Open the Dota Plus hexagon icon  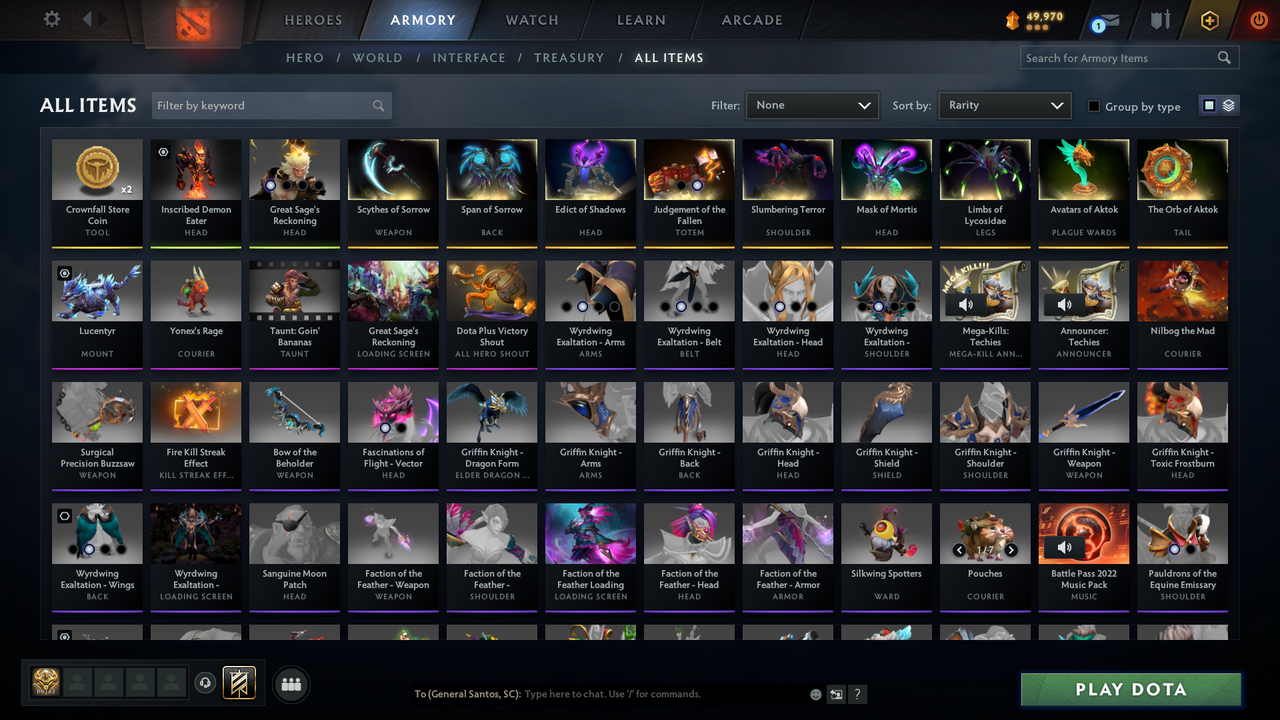[x=1209, y=19]
